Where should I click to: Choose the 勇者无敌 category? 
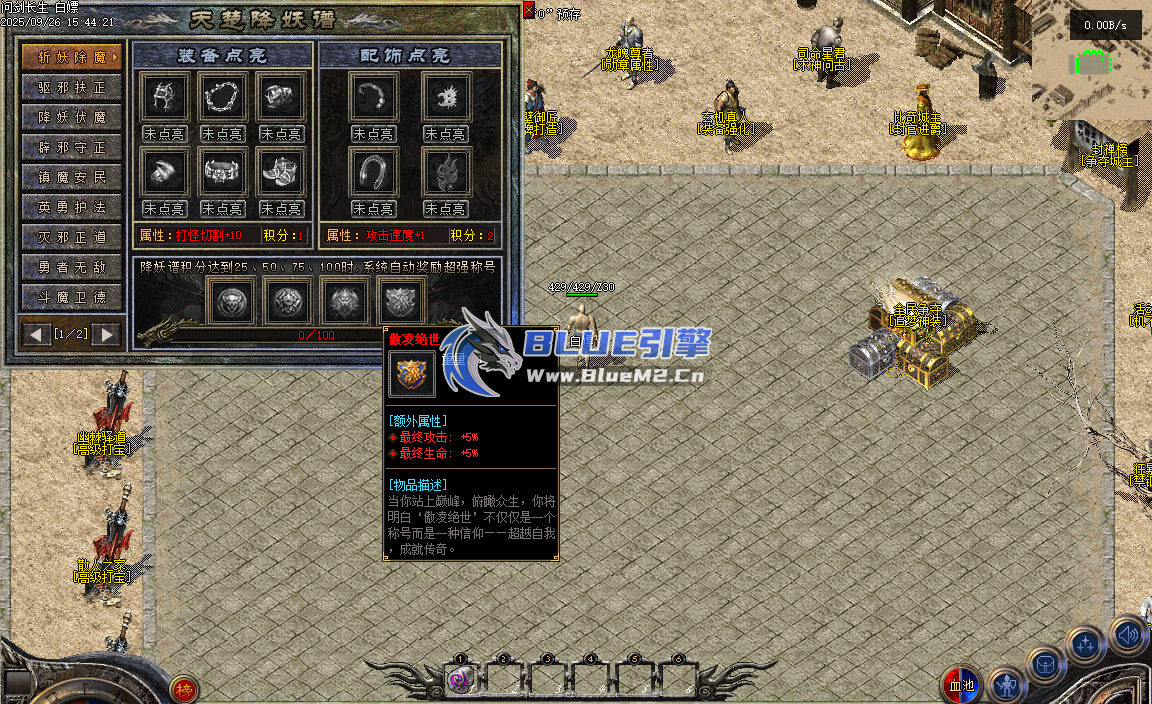[72, 267]
